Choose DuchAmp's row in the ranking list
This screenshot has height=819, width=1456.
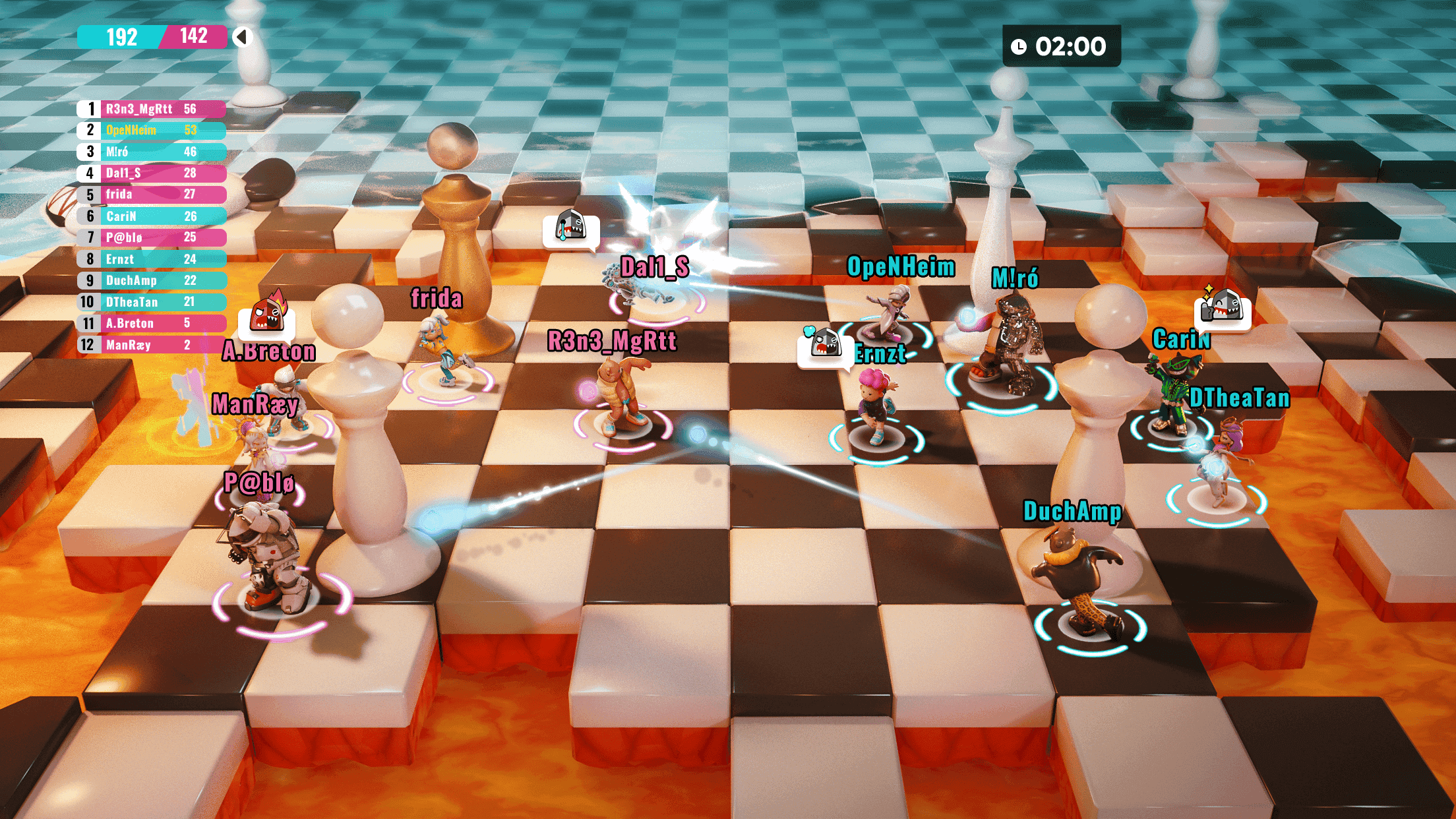pyautogui.click(x=152, y=280)
